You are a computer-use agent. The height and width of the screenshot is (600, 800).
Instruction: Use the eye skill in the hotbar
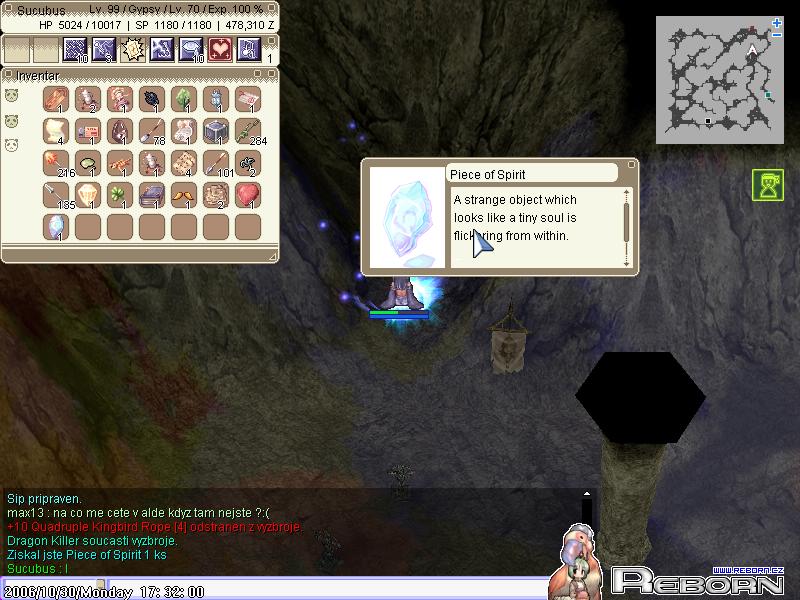pyautogui.click(x=190, y=49)
